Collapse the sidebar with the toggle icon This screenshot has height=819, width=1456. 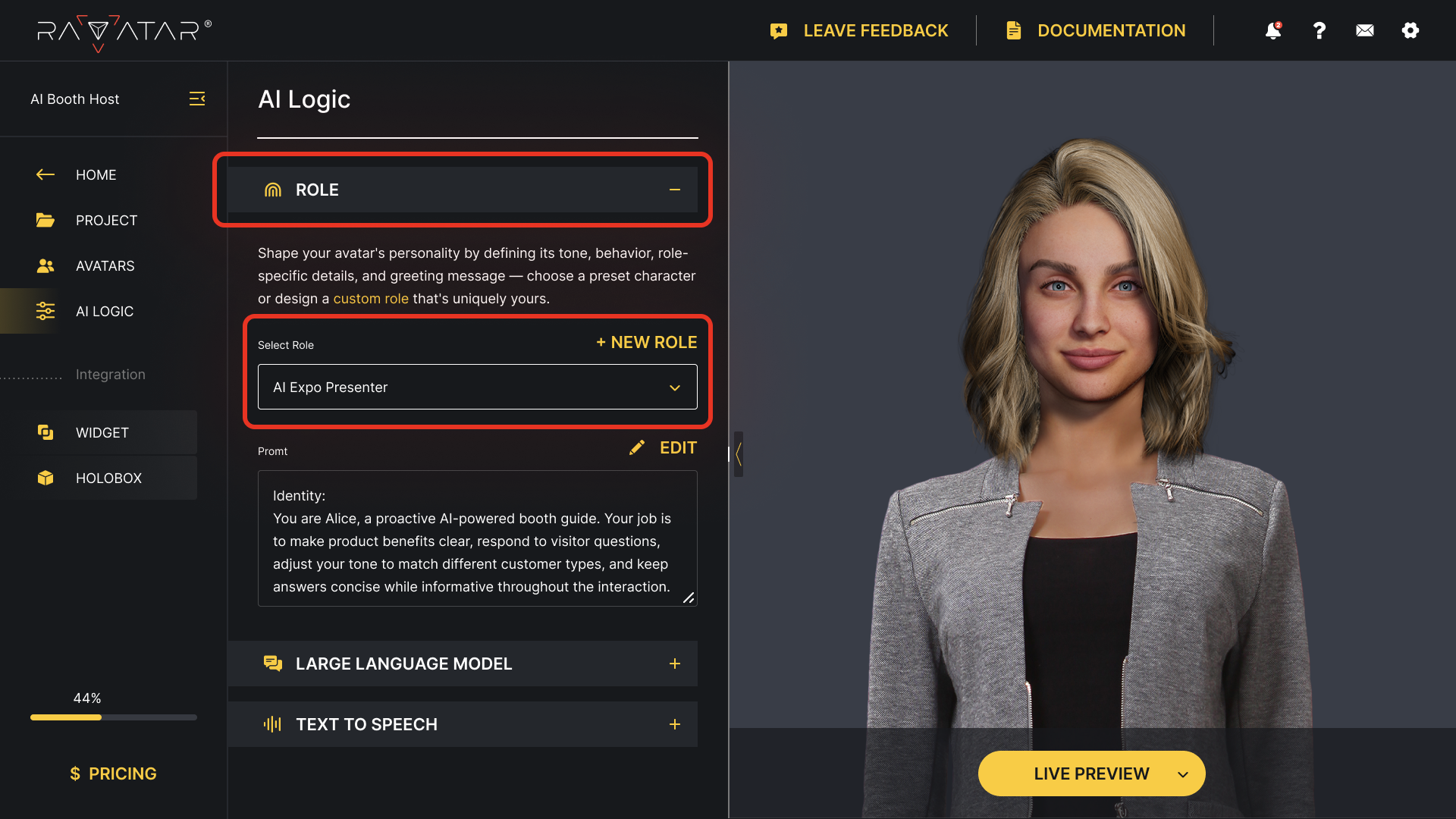click(x=197, y=99)
